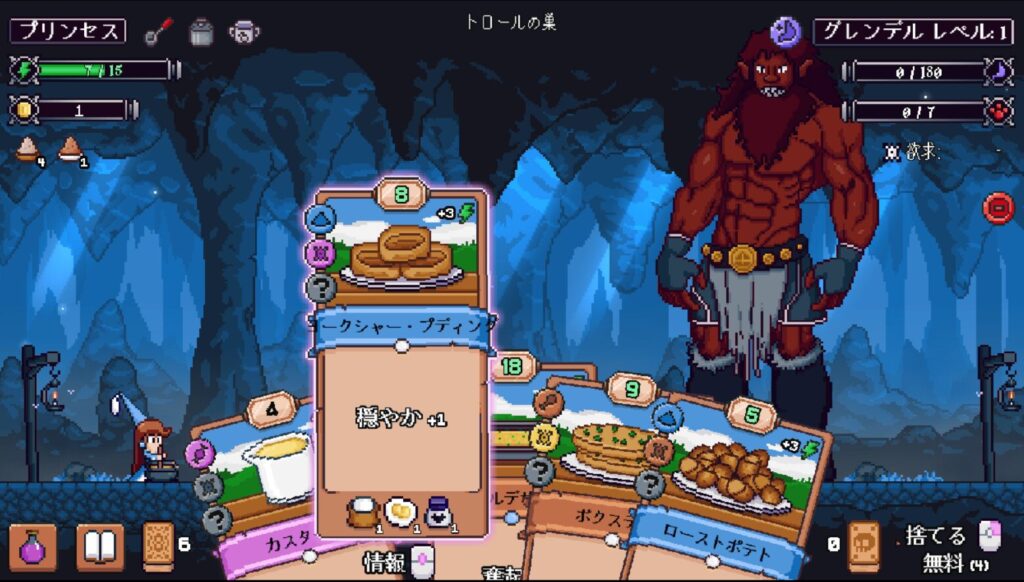Open the recipe book
The height and width of the screenshot is (582, 1024).
pos(100,547)
